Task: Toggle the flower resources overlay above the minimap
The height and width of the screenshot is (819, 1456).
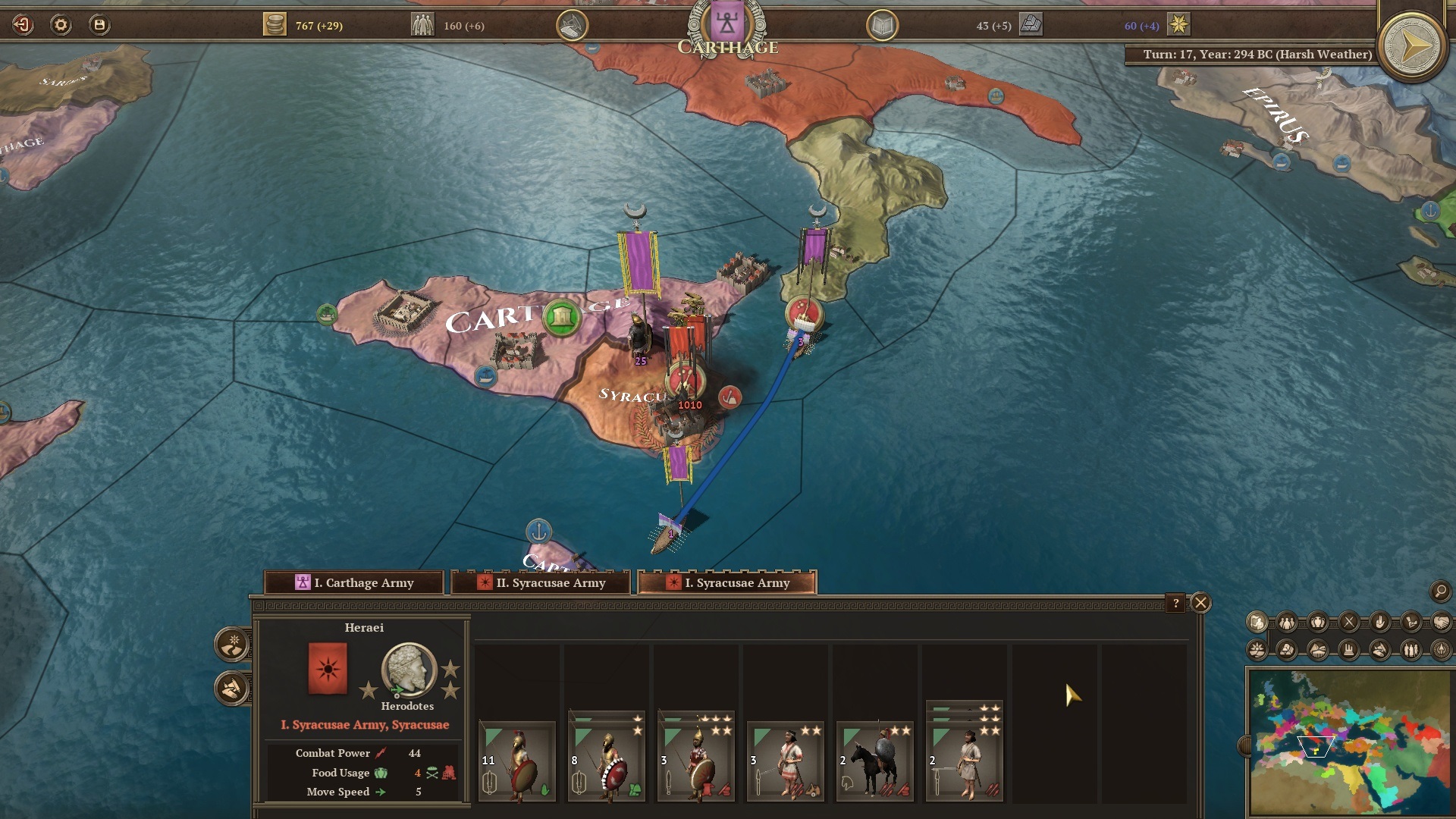Action: 1257,649
